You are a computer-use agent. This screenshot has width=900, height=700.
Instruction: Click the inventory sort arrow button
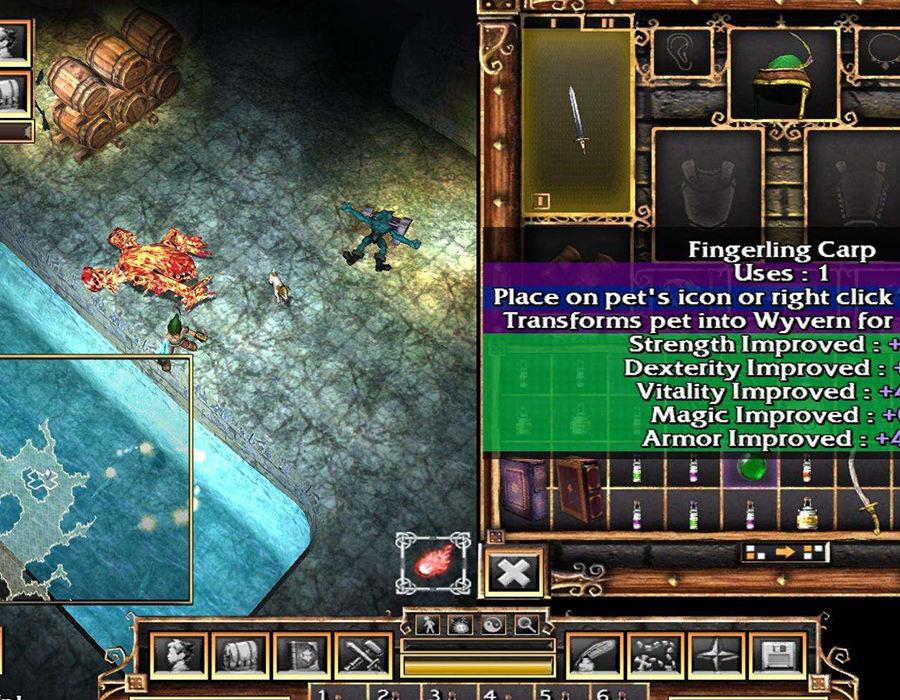(x=784, y=551)
